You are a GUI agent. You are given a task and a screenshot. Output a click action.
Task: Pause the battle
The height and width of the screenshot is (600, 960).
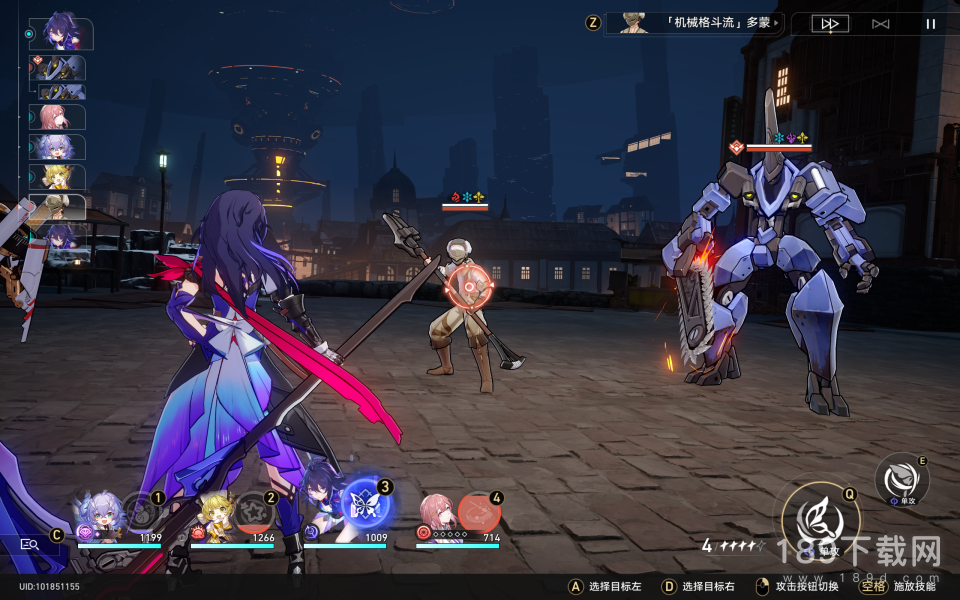pyautogui.click(x=930, y=23)
